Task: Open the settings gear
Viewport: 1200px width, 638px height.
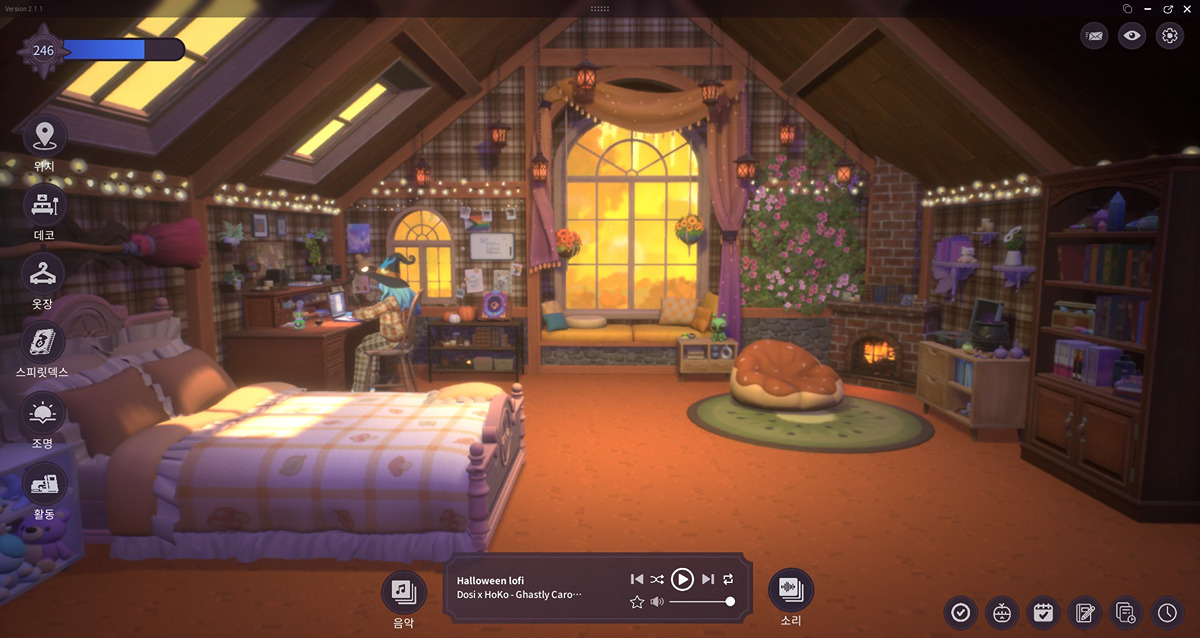Action: (x=1169, y=36)
